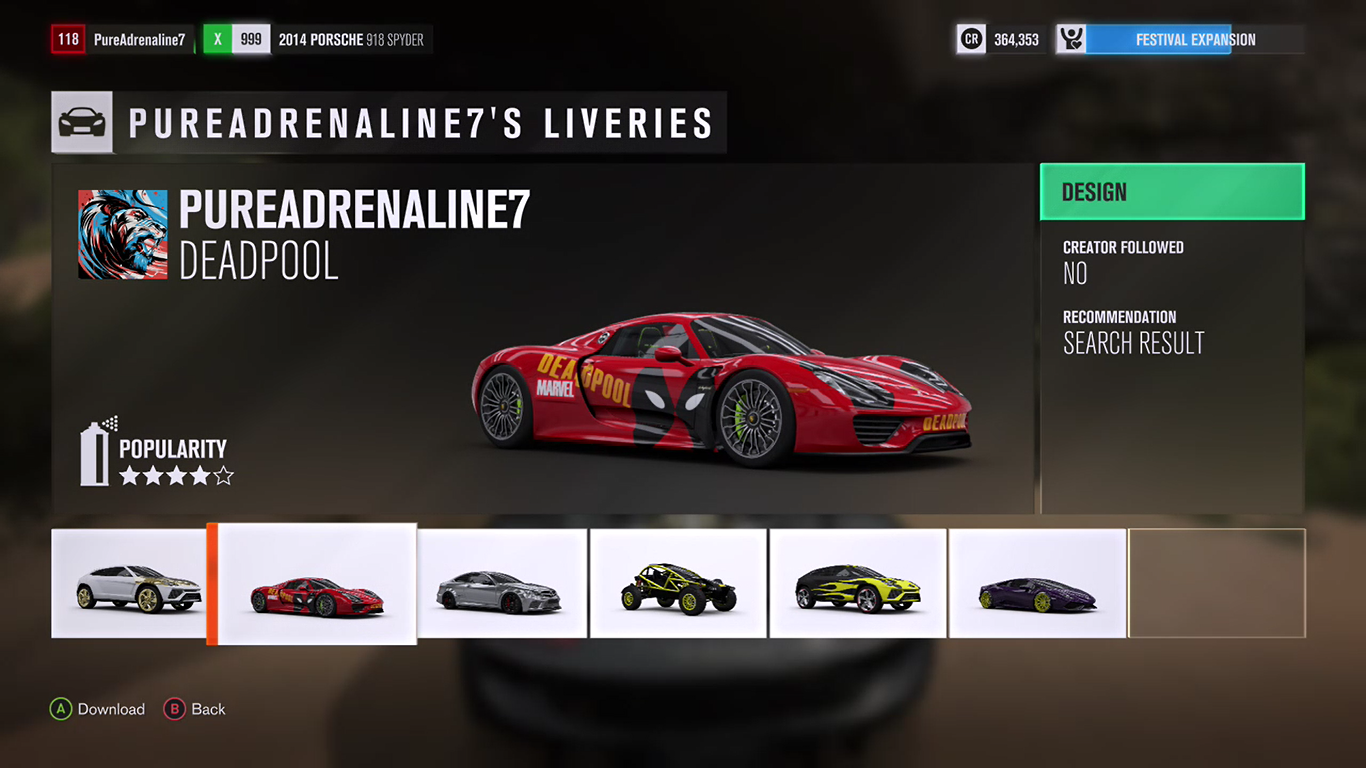Open the empty rightmost livery slot
Image resolution: width=1366 pixels, height=768 pixels.
[x=1216, y=583]
